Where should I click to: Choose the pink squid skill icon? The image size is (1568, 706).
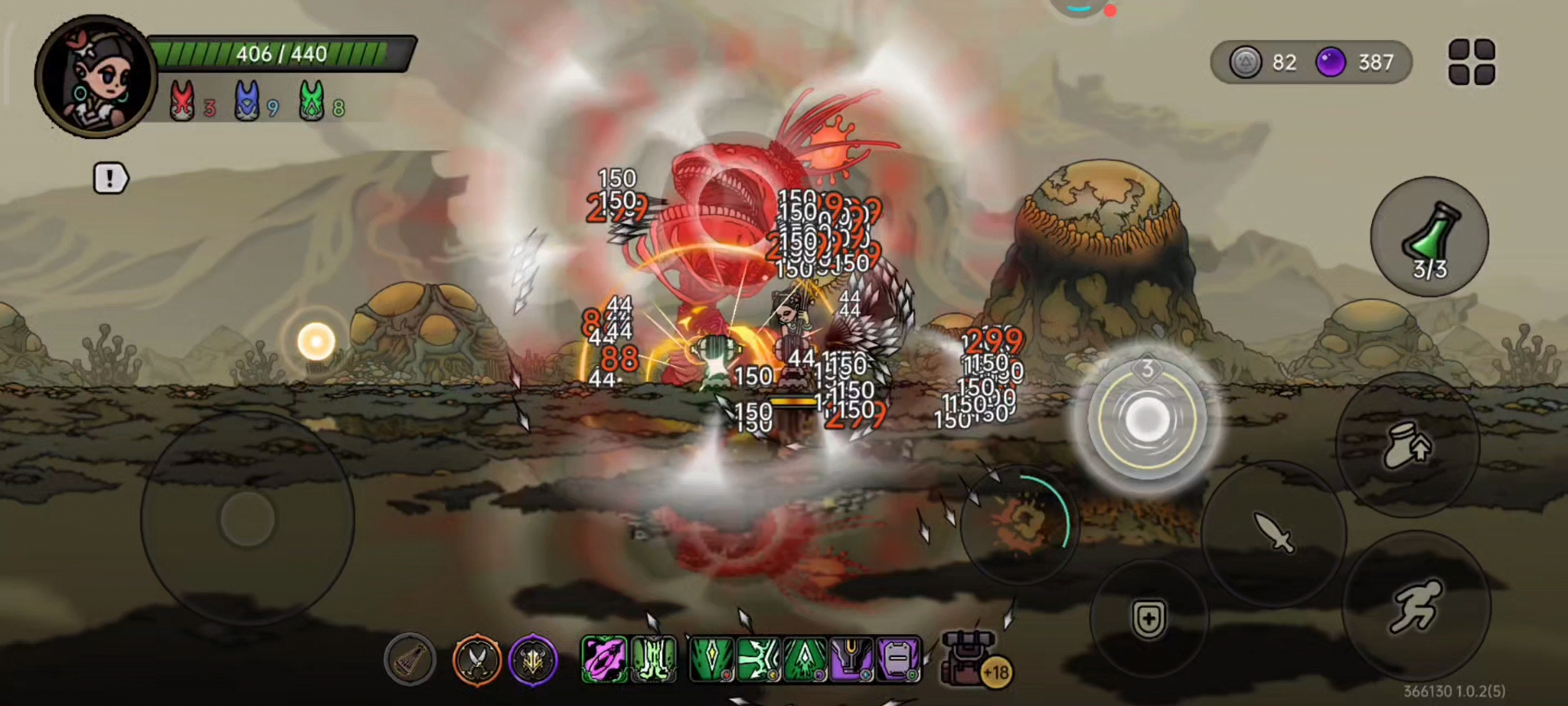[x=604, y=659]
